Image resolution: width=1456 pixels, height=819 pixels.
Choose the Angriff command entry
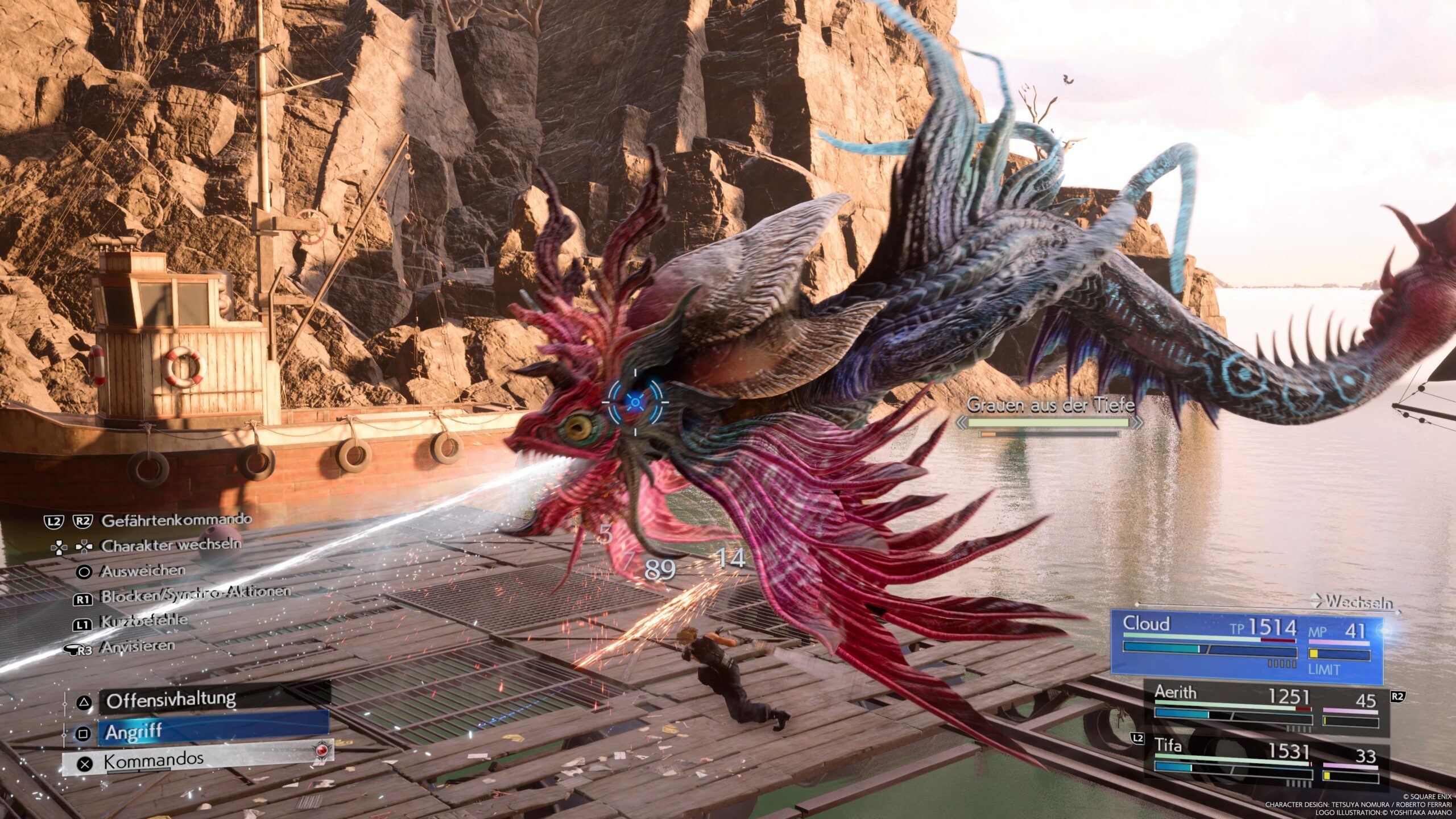tap(213, 732)
